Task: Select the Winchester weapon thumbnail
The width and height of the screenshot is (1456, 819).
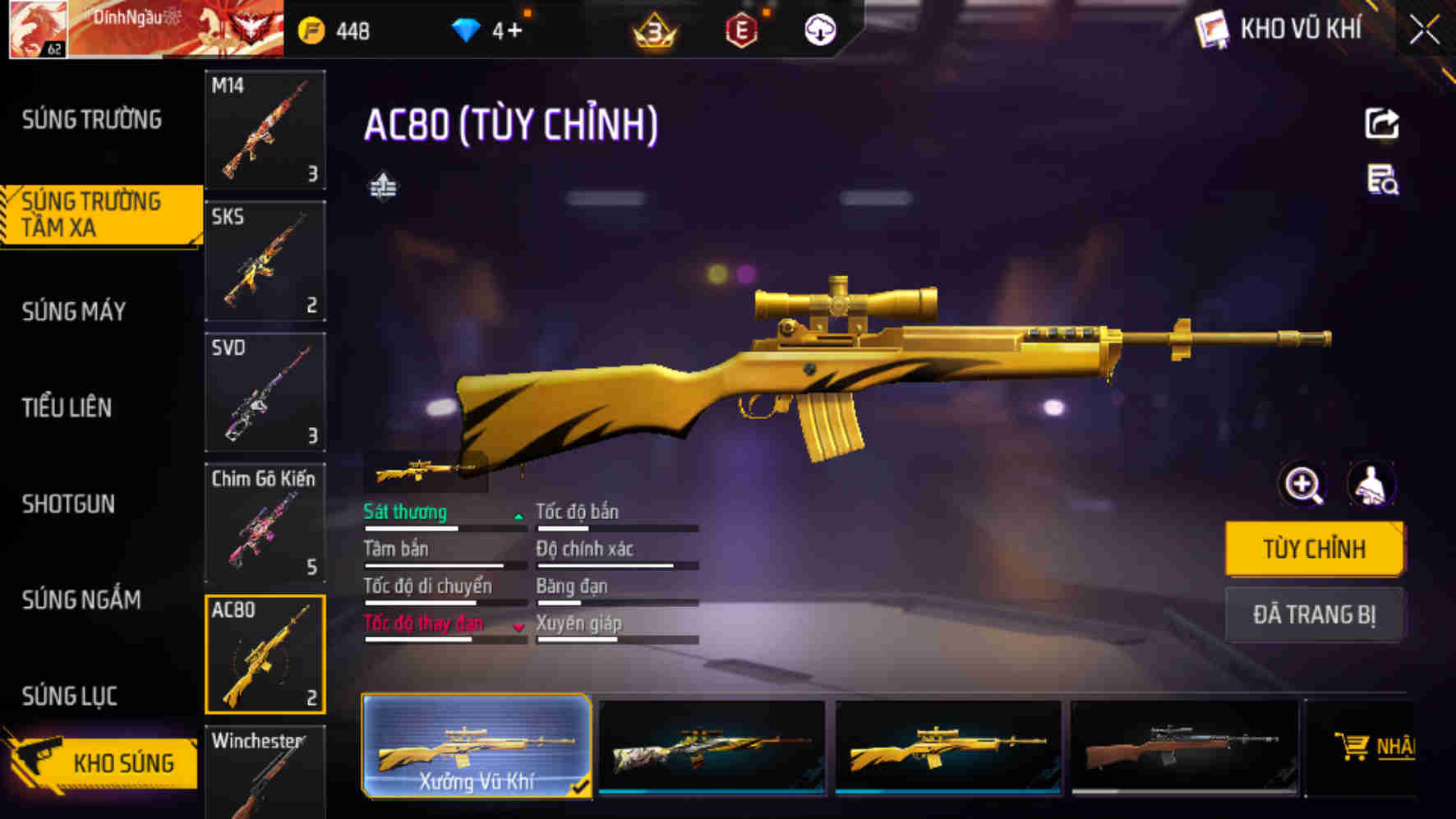Action: coord(265,772)
